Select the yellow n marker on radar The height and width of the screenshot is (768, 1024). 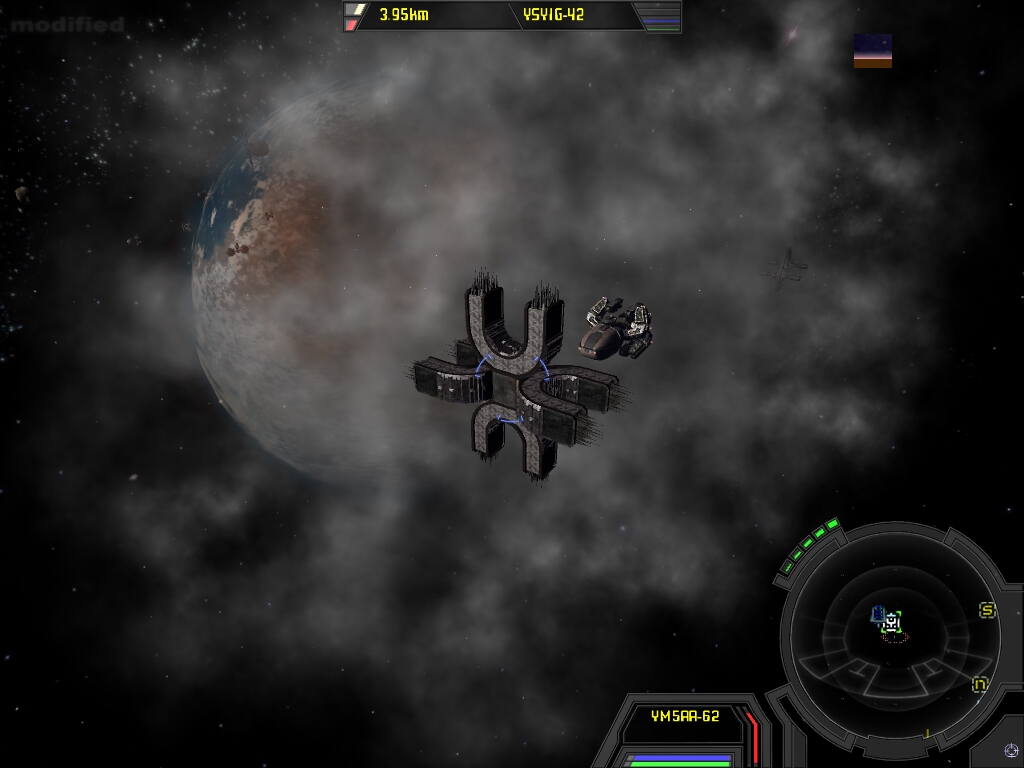pos(980,685)
